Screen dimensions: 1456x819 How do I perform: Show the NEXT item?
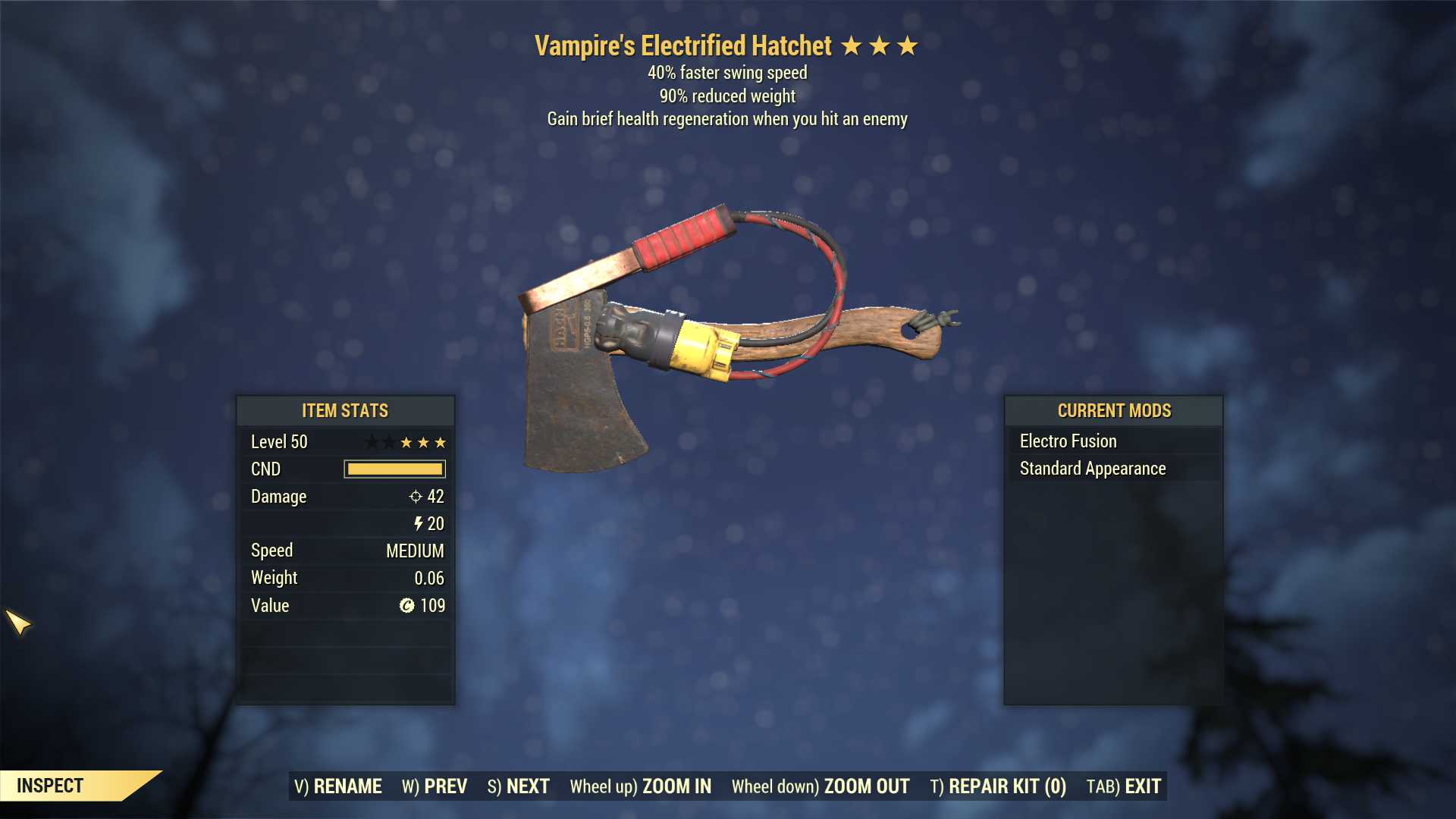click(519, 786)
